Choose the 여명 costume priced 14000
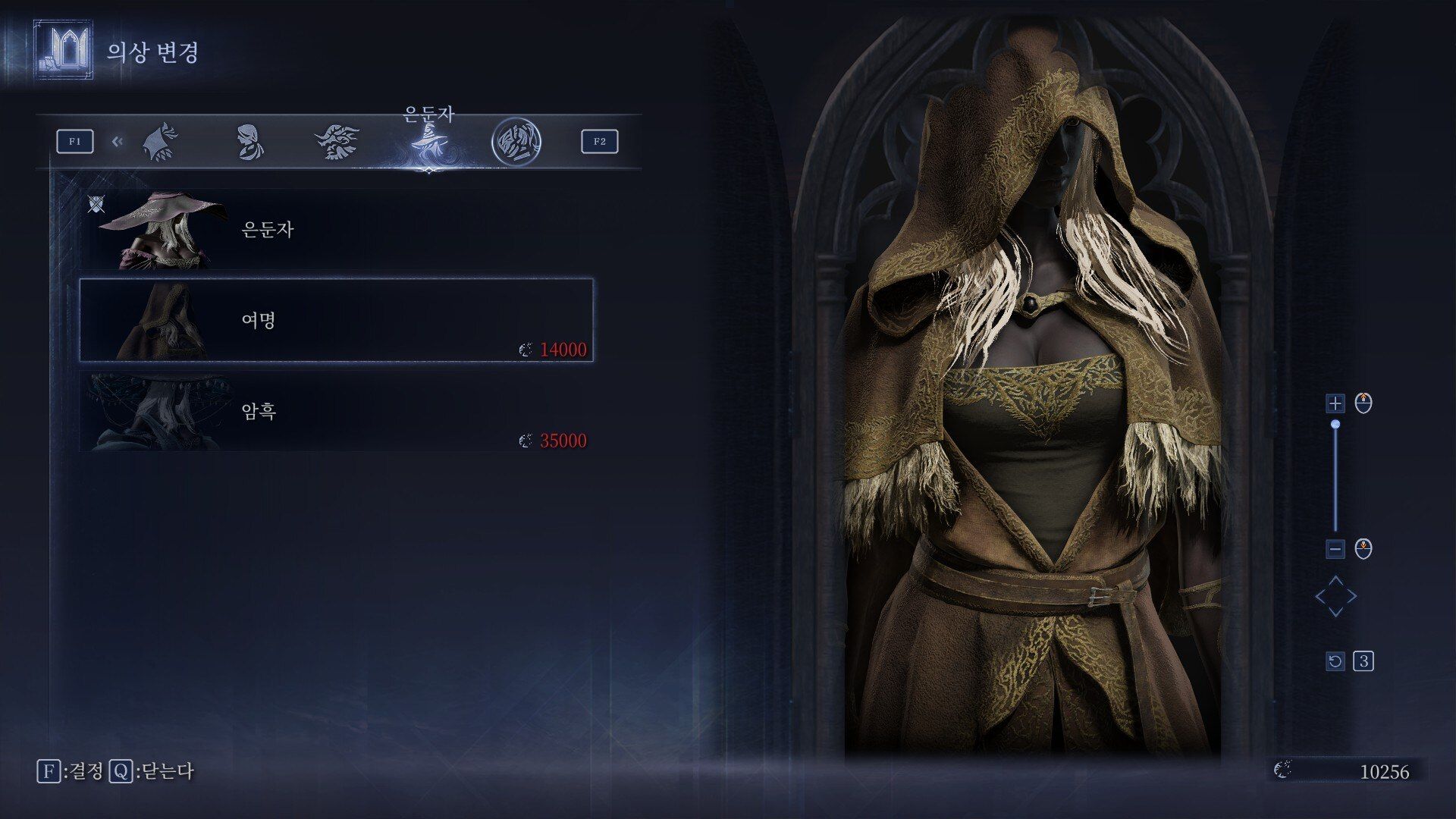 click(x=336, y=320)
